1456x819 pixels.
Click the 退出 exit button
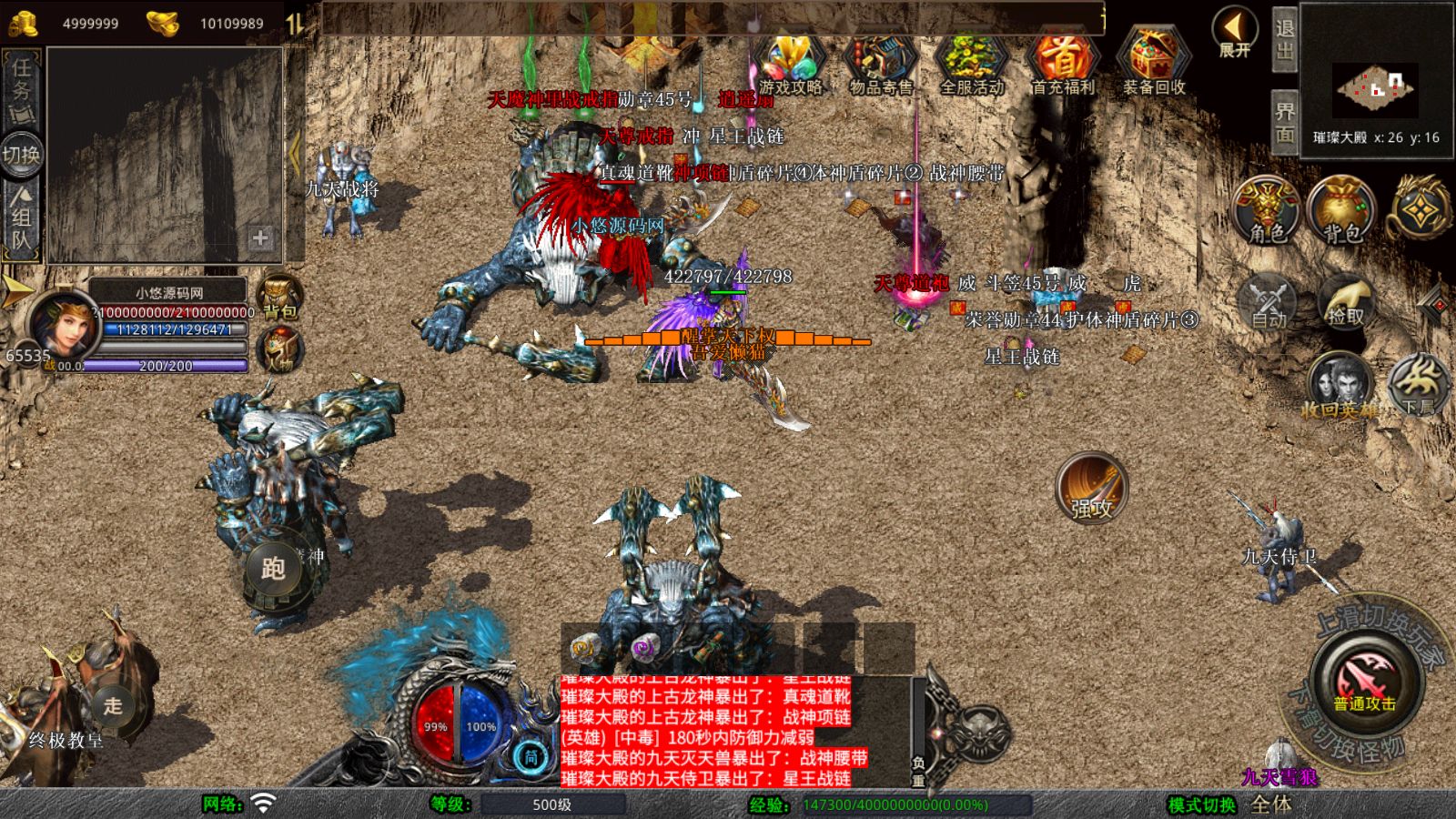tap(1284, 40)
